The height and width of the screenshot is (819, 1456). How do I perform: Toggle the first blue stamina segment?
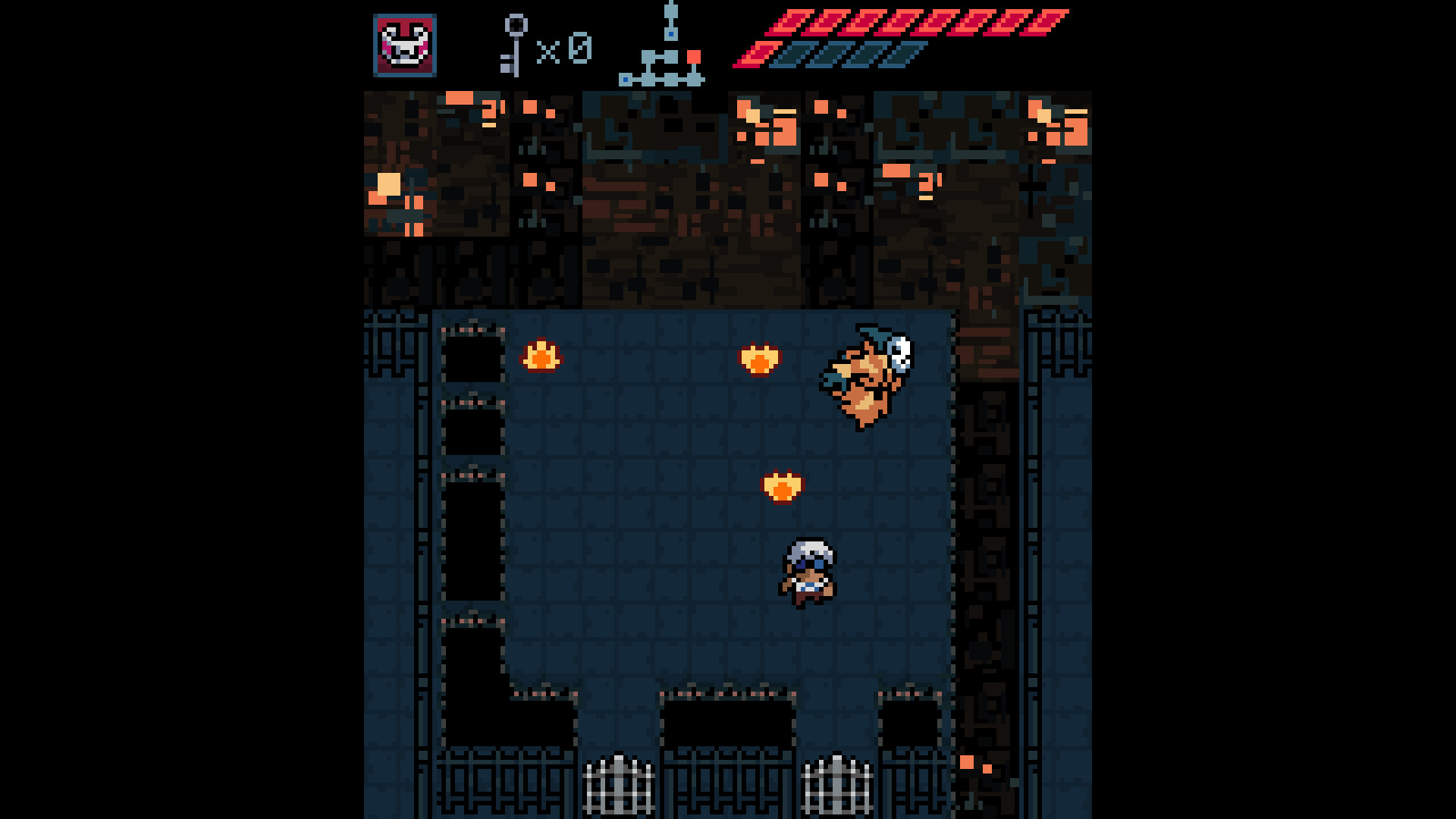(x=792, y=53)
